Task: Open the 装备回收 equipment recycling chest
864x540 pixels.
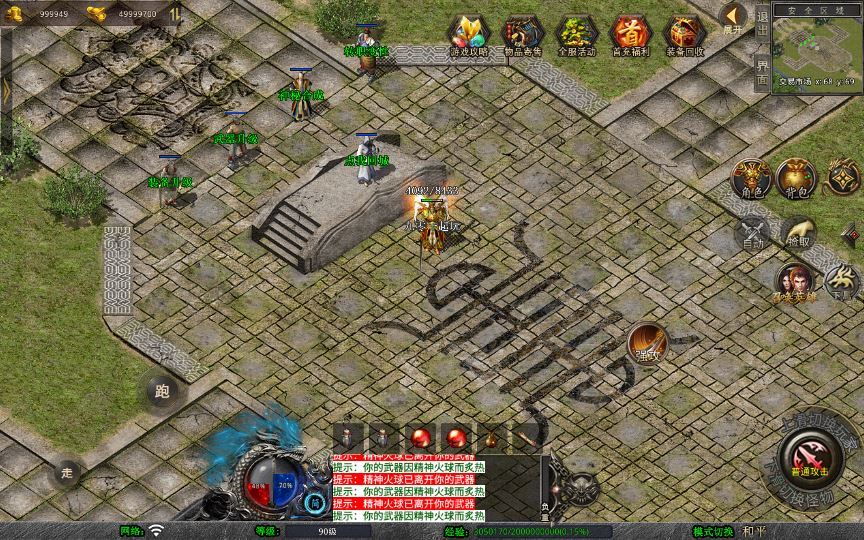Action: coord(684,35)
